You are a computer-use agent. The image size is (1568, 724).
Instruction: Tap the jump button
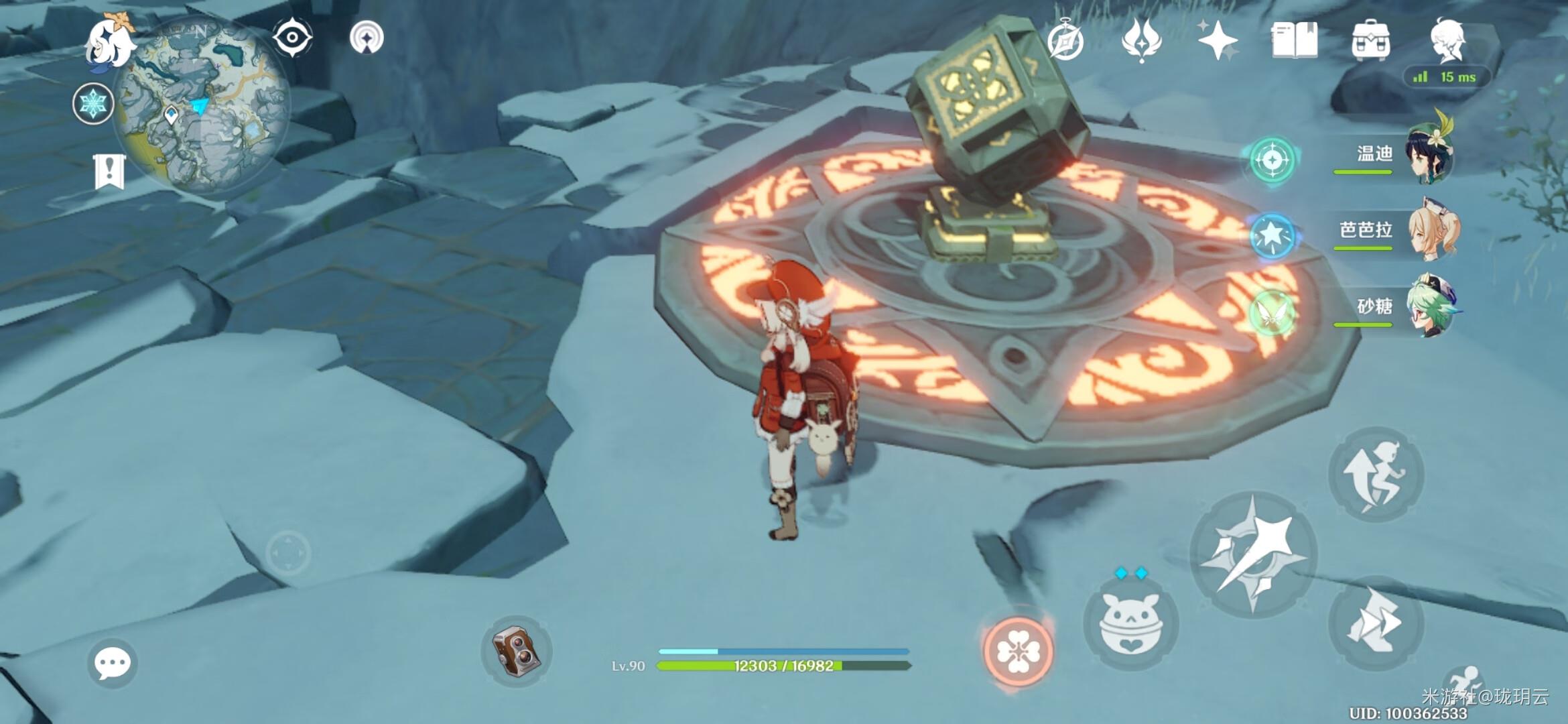tap(1376, 475)
